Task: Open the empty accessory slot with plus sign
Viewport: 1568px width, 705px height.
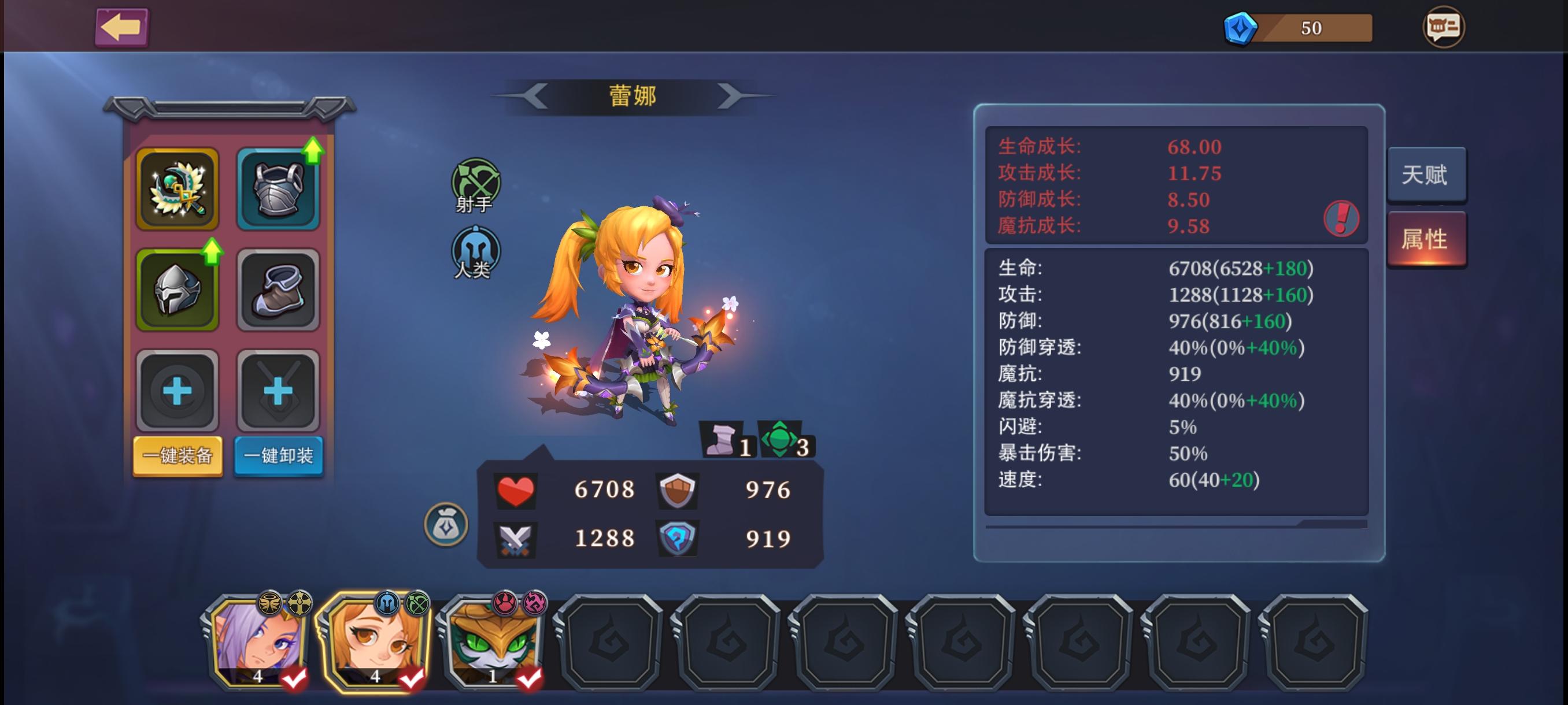Action: click(x=177, y=392)
